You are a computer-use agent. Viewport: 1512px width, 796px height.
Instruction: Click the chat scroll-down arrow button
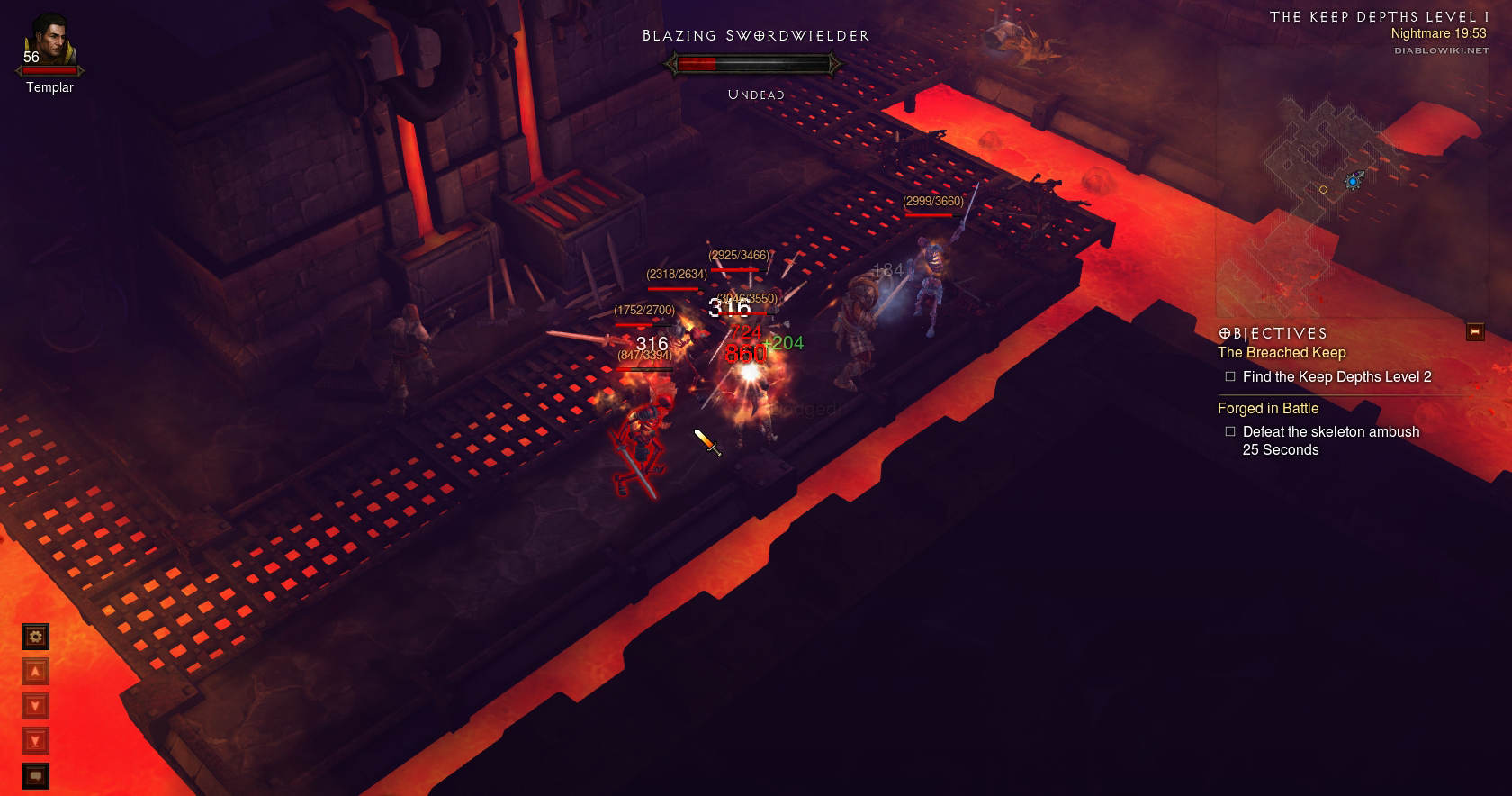click(36, 706)
